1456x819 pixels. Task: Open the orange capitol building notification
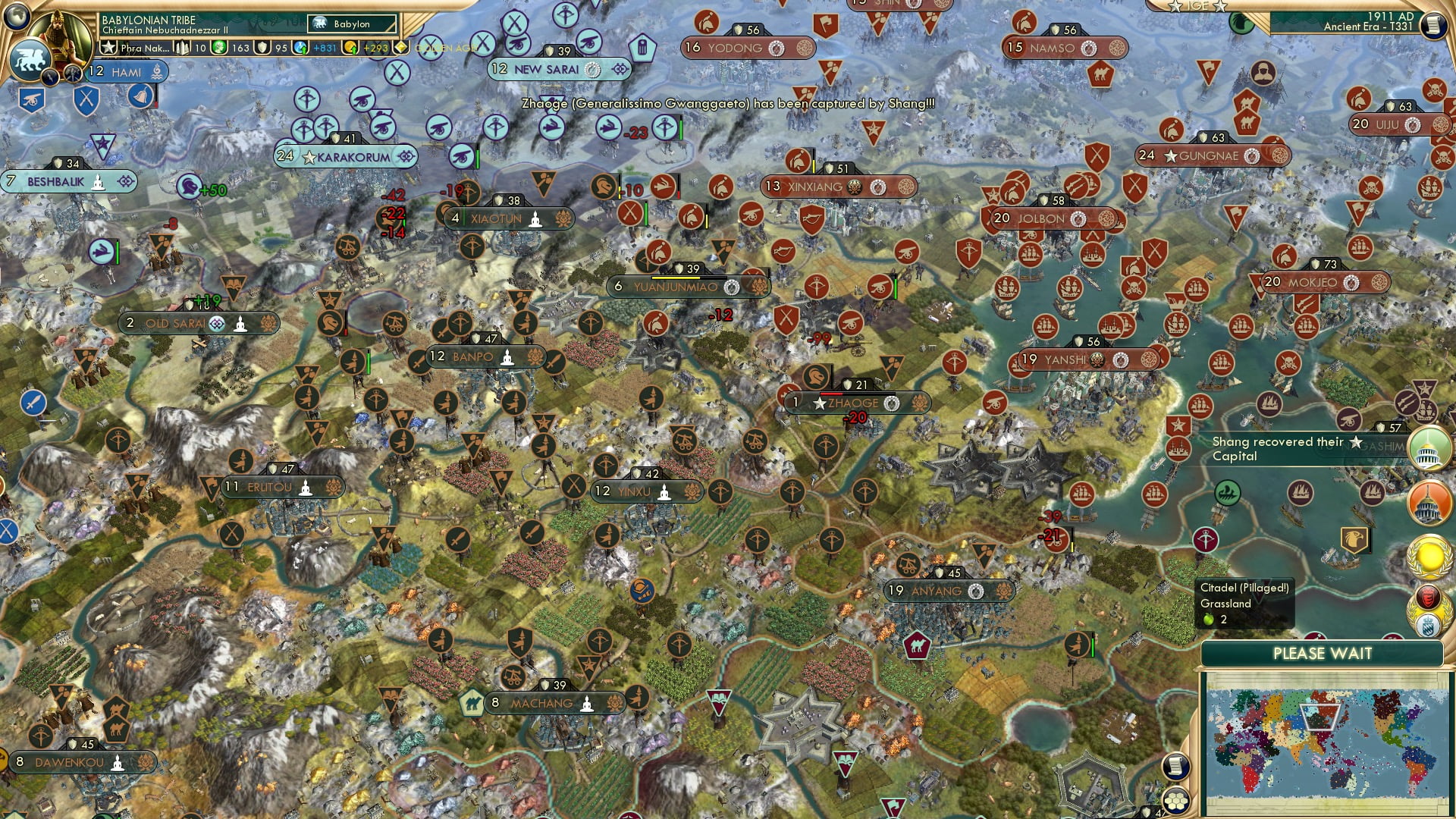click(x=1429, y=502)
